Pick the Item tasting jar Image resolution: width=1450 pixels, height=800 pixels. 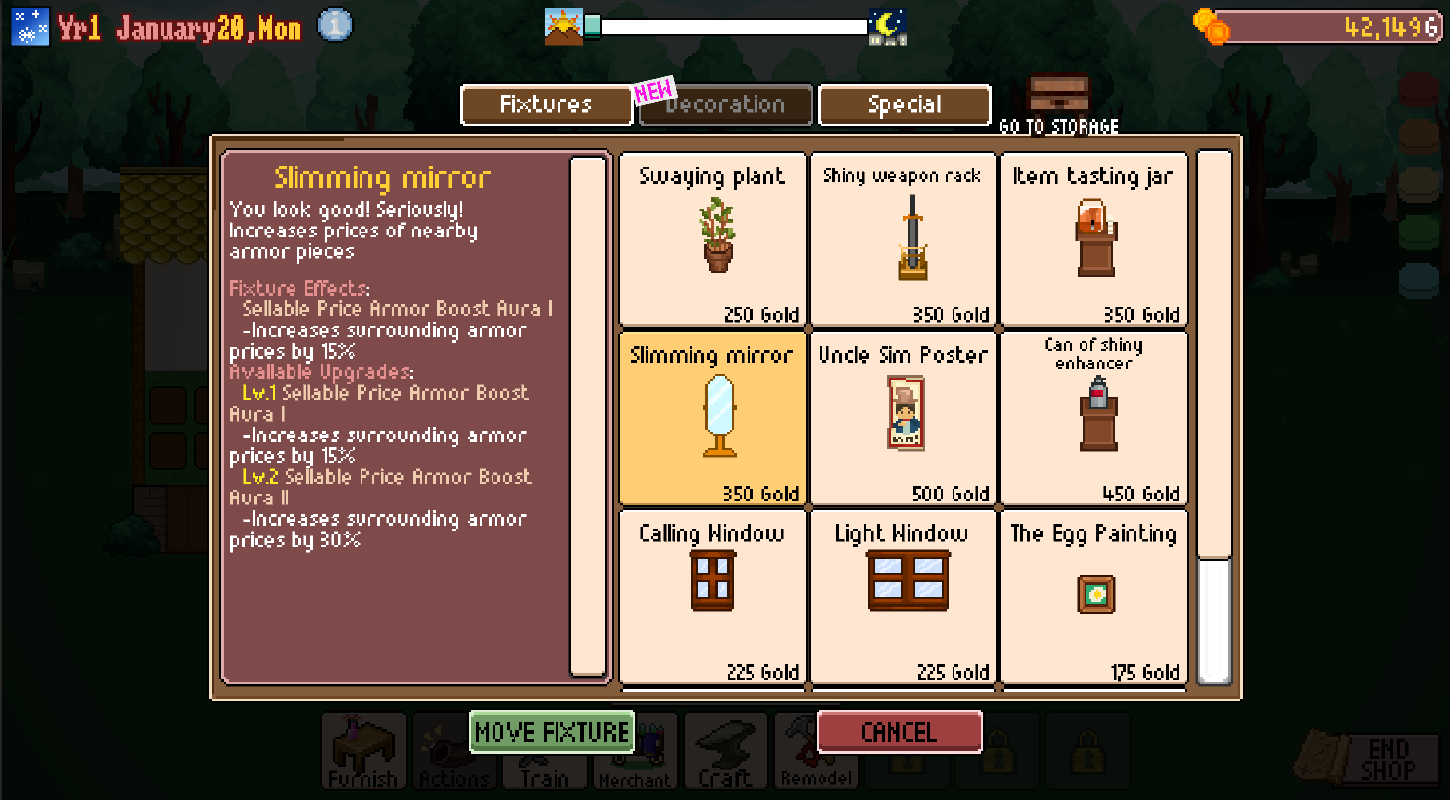[x=1093, y=240]
